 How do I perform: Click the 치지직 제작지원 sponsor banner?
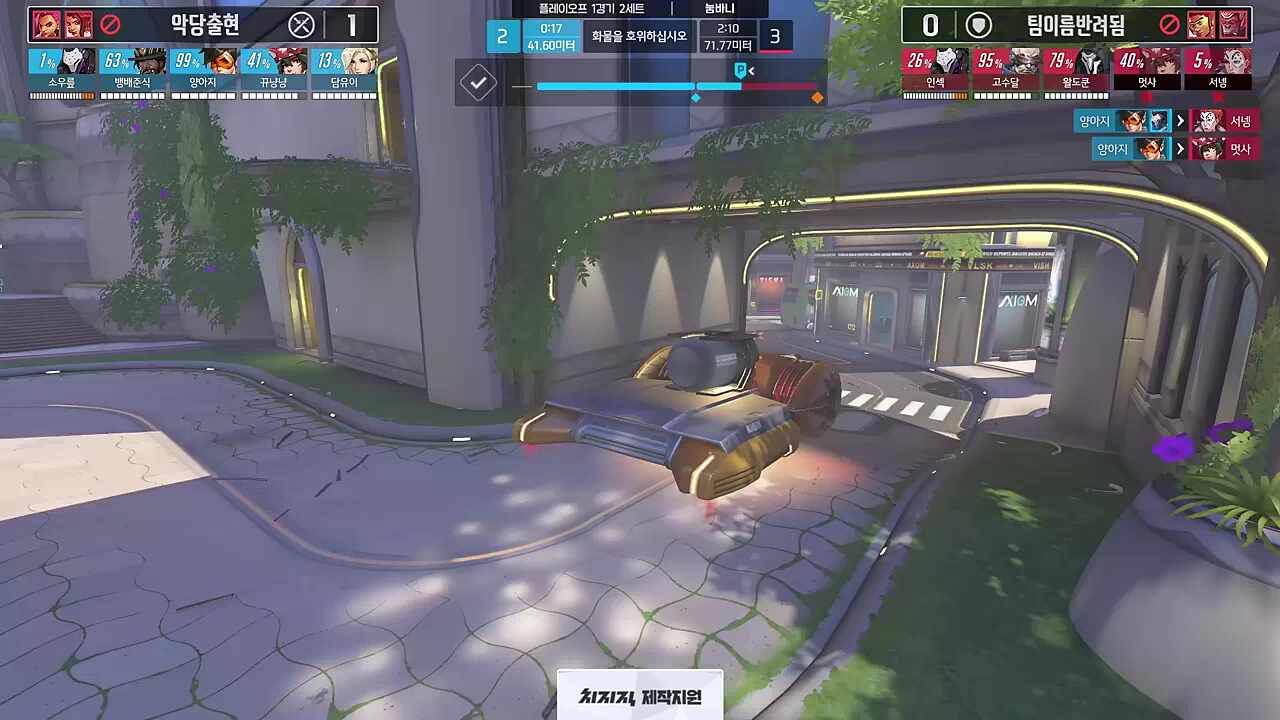[x=640, y=696]
